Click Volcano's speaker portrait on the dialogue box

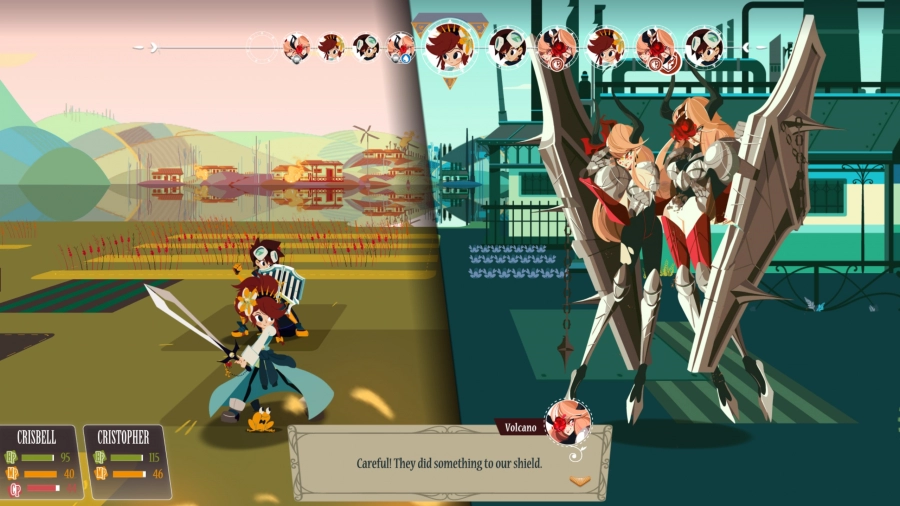(567, 422)
